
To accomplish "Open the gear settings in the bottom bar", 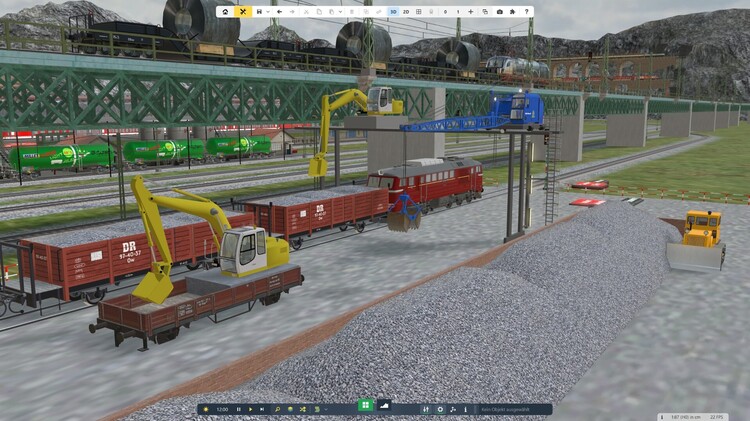I will [440, 409].
